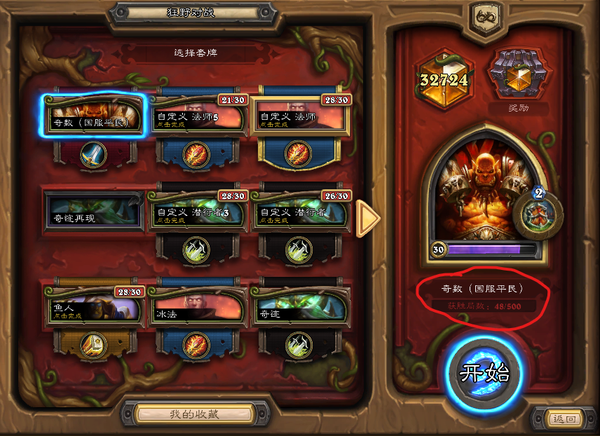Pick the 自定义 法师 deck showing 28/30
This screenshot has width=600, height=436.
pyautogui.click(x=301, y=118)
